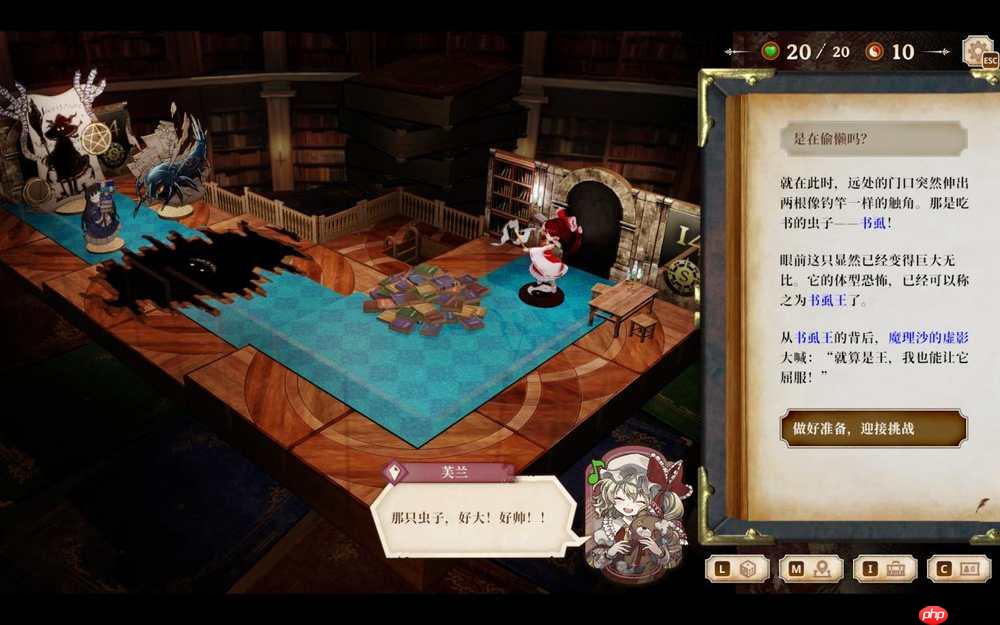Open the dice log button

pos(737,568)
